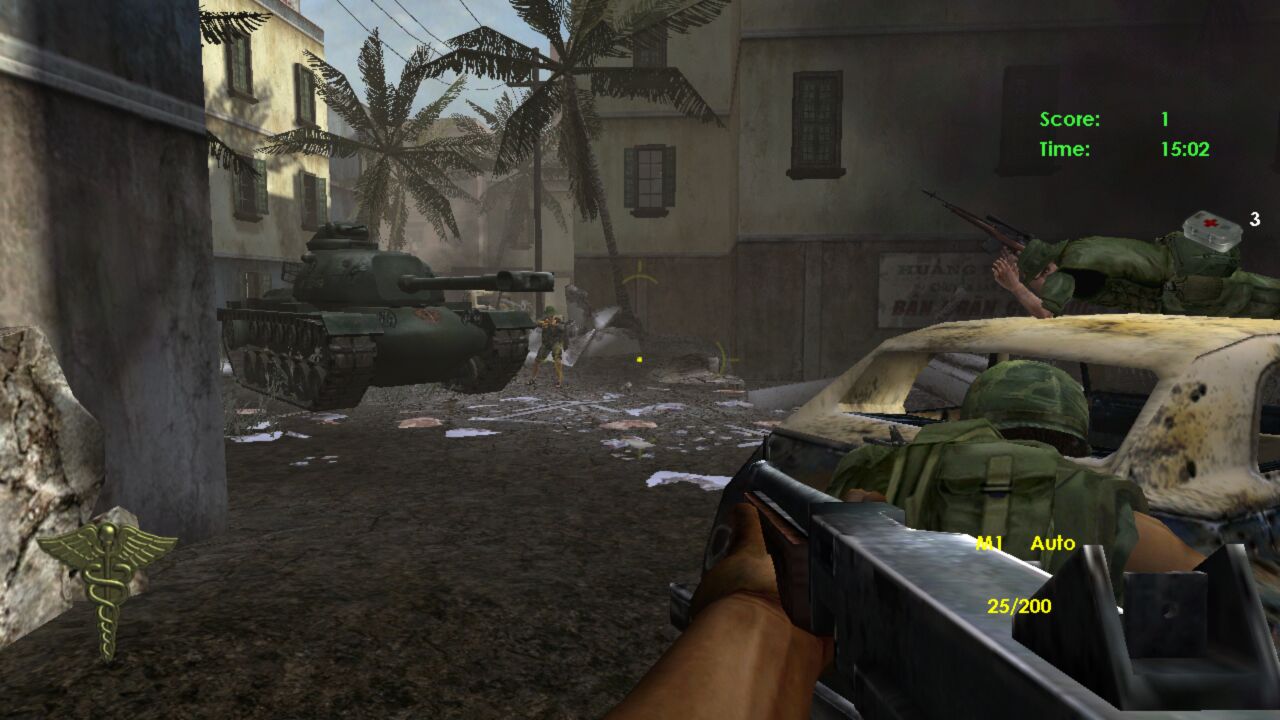Click the medkit count number 3
This screenshot has height=720, width=1280.
pos(1256,218)
